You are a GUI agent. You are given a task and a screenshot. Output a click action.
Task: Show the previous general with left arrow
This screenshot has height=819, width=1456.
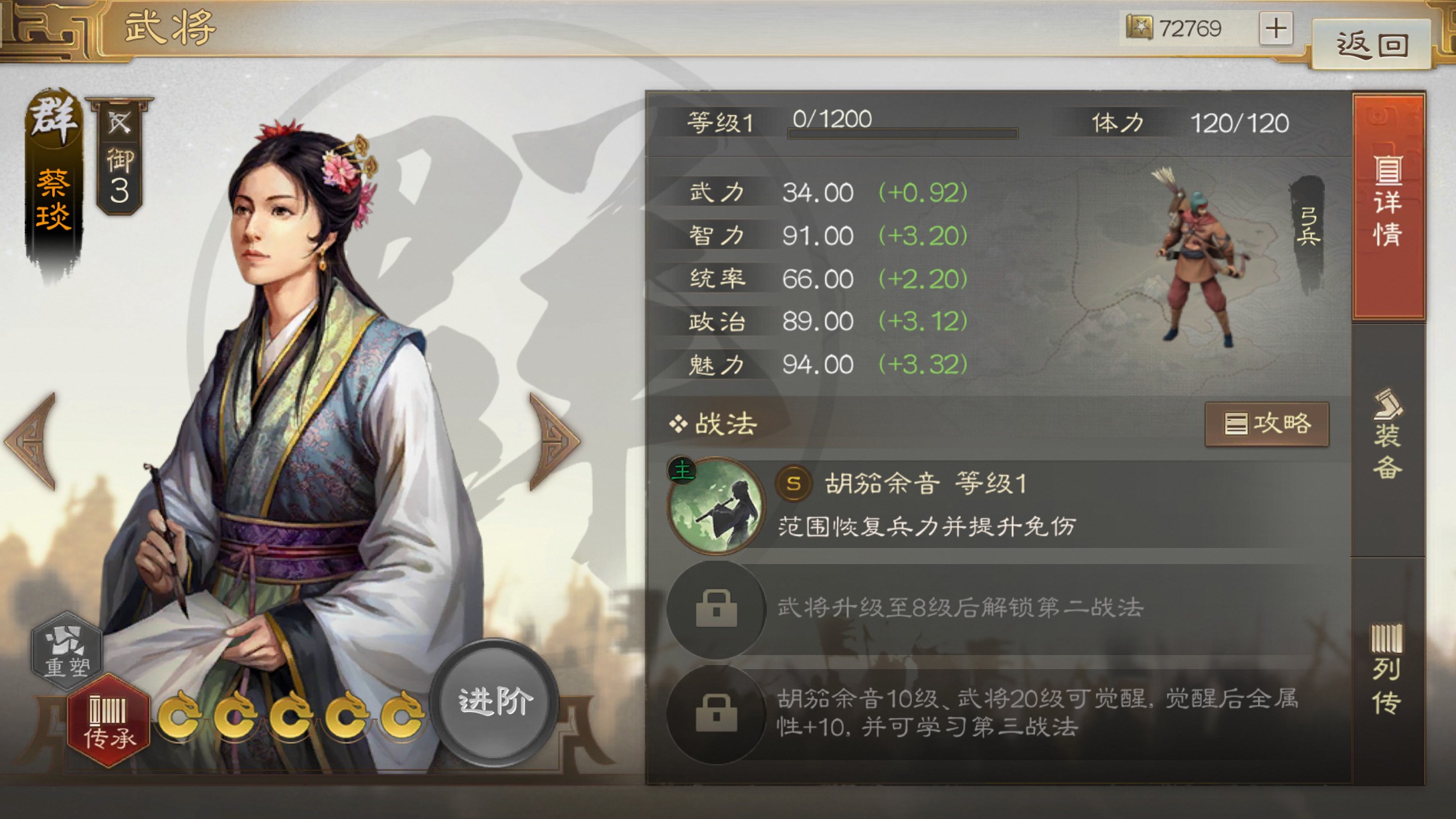[32, 442]
